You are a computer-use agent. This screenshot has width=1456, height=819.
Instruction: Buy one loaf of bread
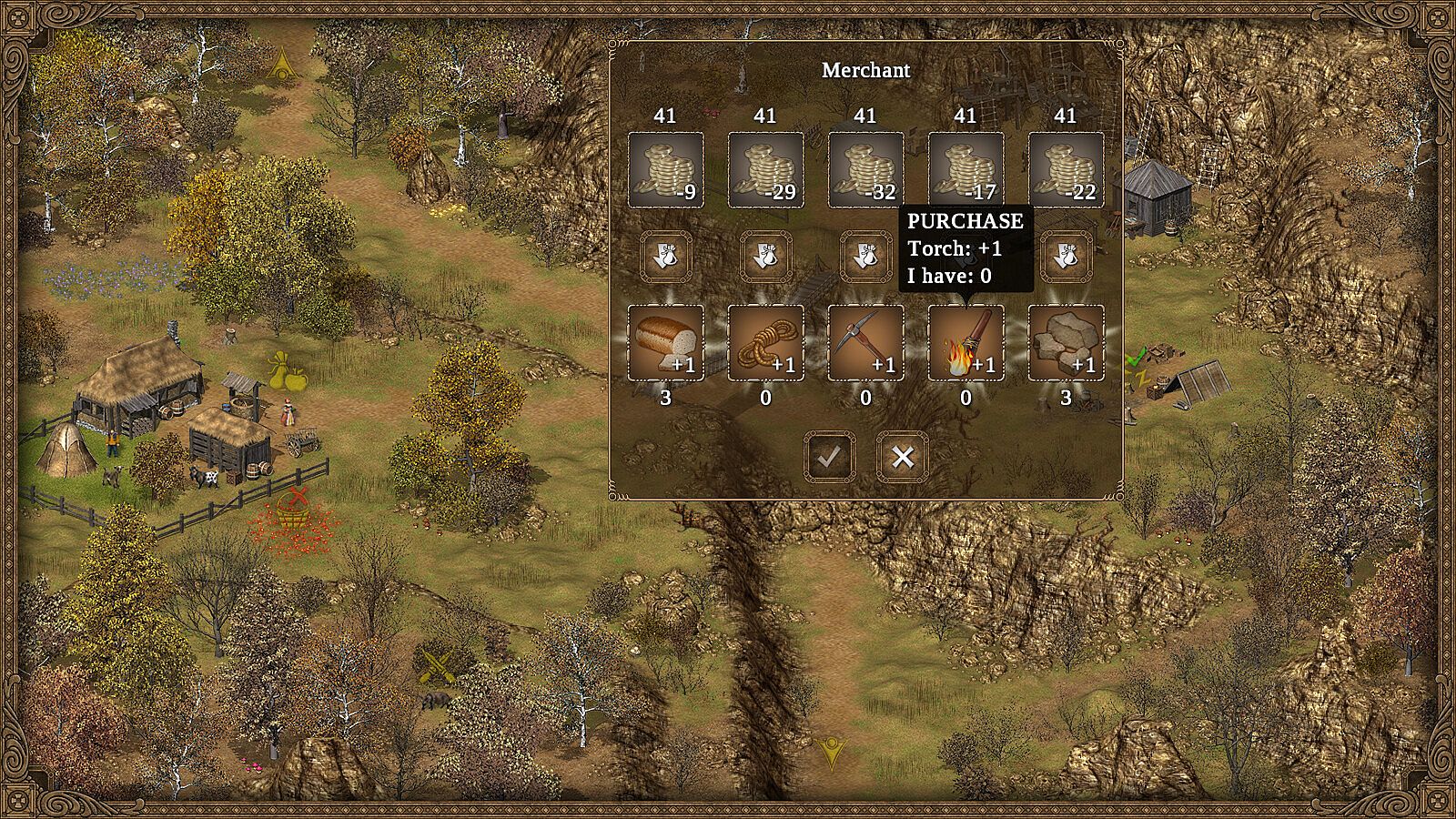(665, 343)
